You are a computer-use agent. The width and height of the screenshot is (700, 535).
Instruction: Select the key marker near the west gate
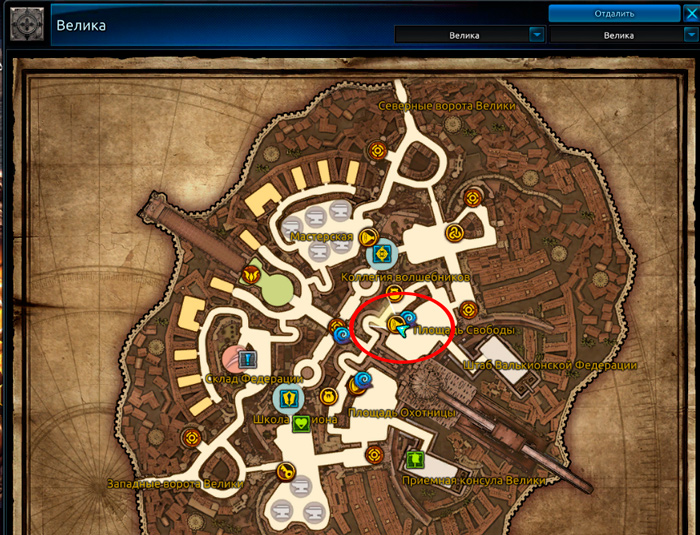click(x=285, y=472)
